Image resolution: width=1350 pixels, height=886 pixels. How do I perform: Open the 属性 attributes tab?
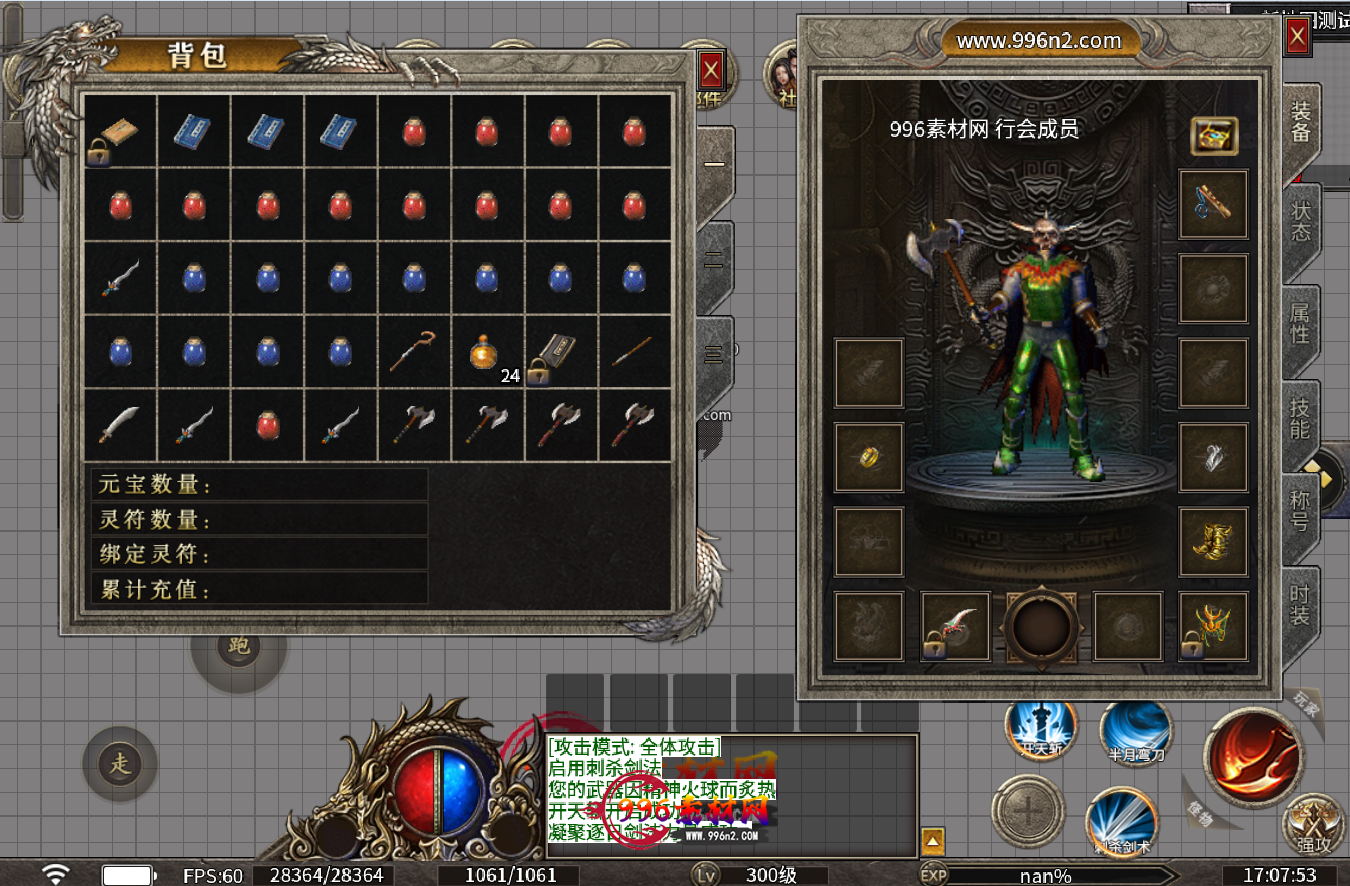point(1300,322)
